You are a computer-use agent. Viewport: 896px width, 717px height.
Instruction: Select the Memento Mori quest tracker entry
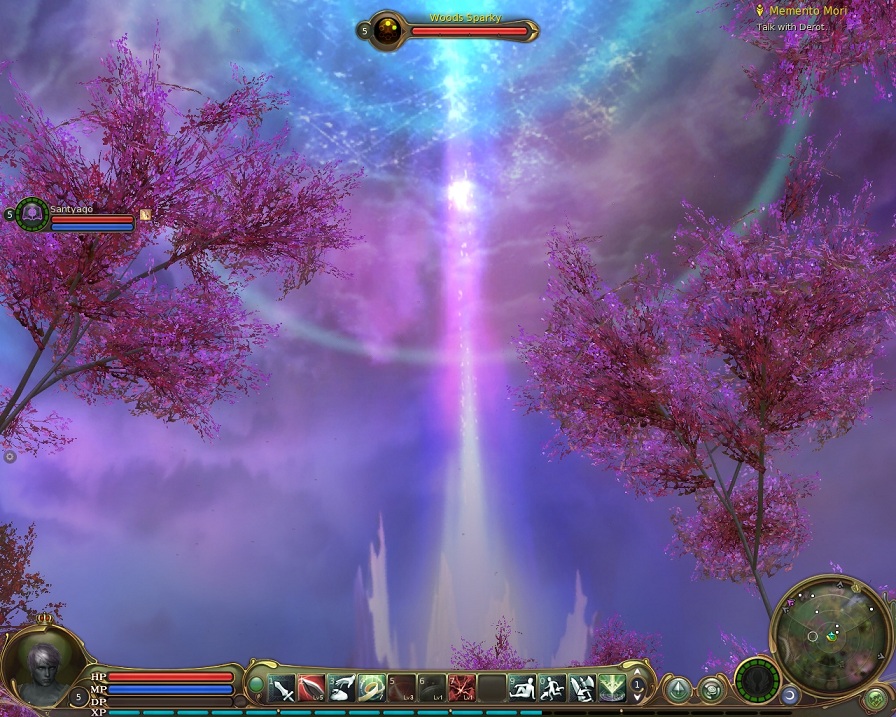[798, 10]
